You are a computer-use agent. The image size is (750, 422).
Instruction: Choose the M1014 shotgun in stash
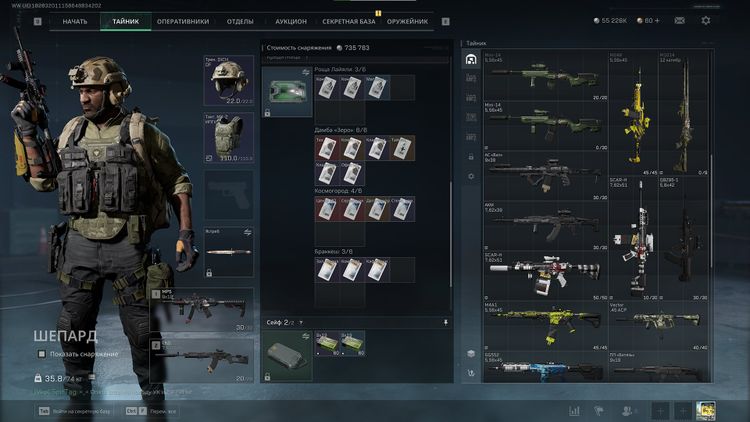coord(684,114)
